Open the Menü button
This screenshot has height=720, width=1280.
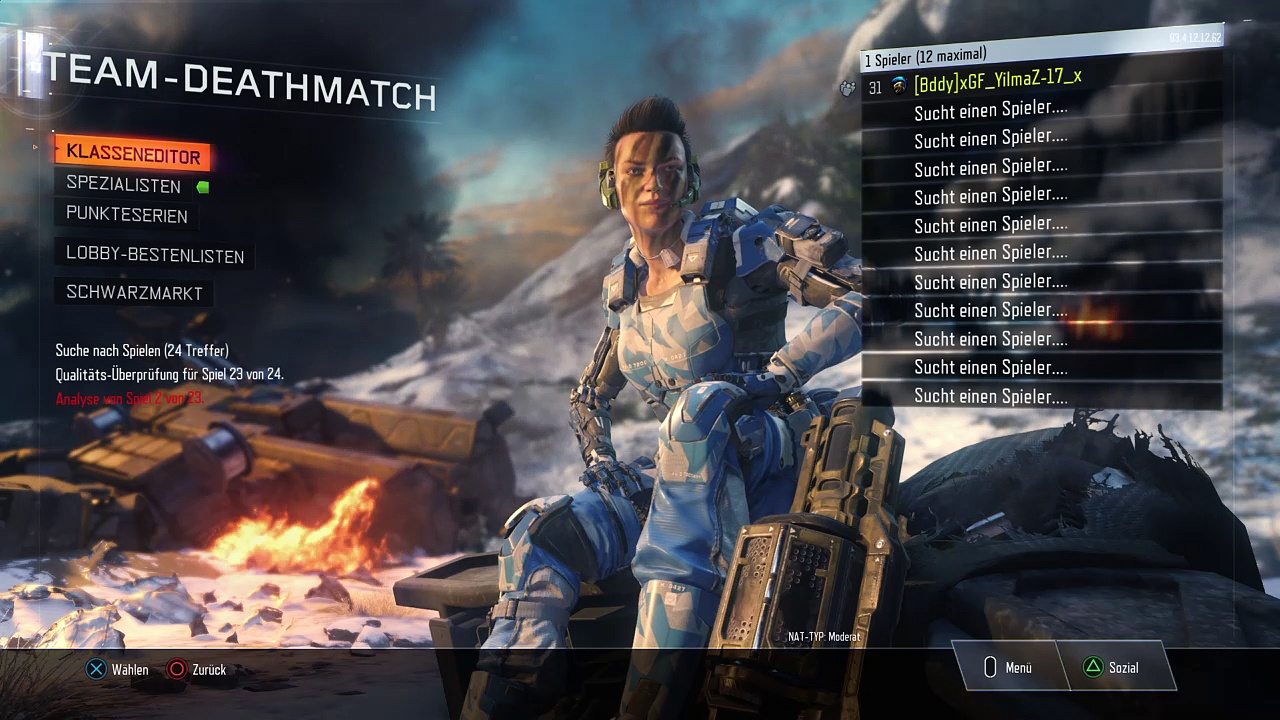(1008, 667)
